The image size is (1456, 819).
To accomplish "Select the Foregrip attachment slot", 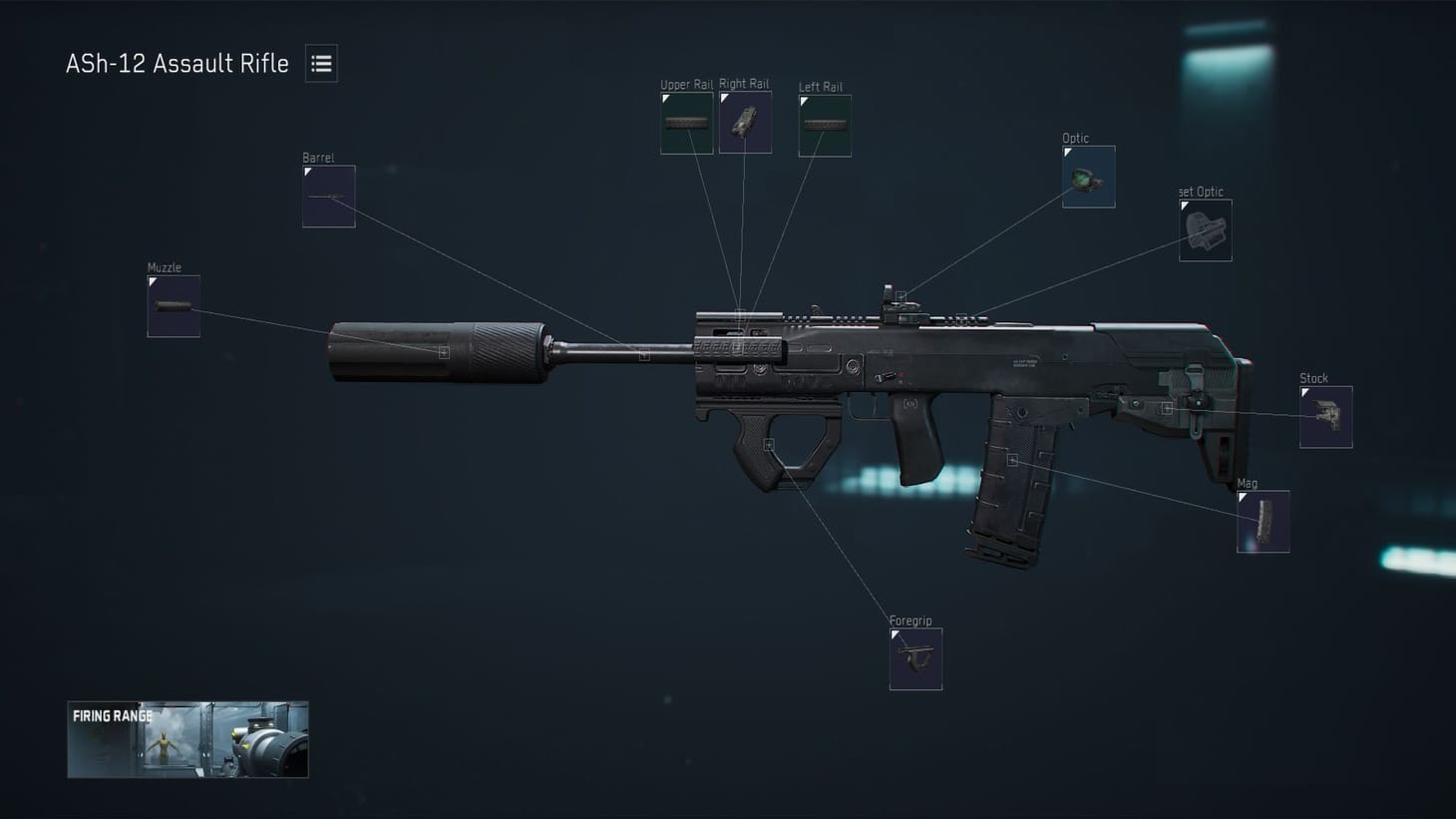I will click(914, 657).
